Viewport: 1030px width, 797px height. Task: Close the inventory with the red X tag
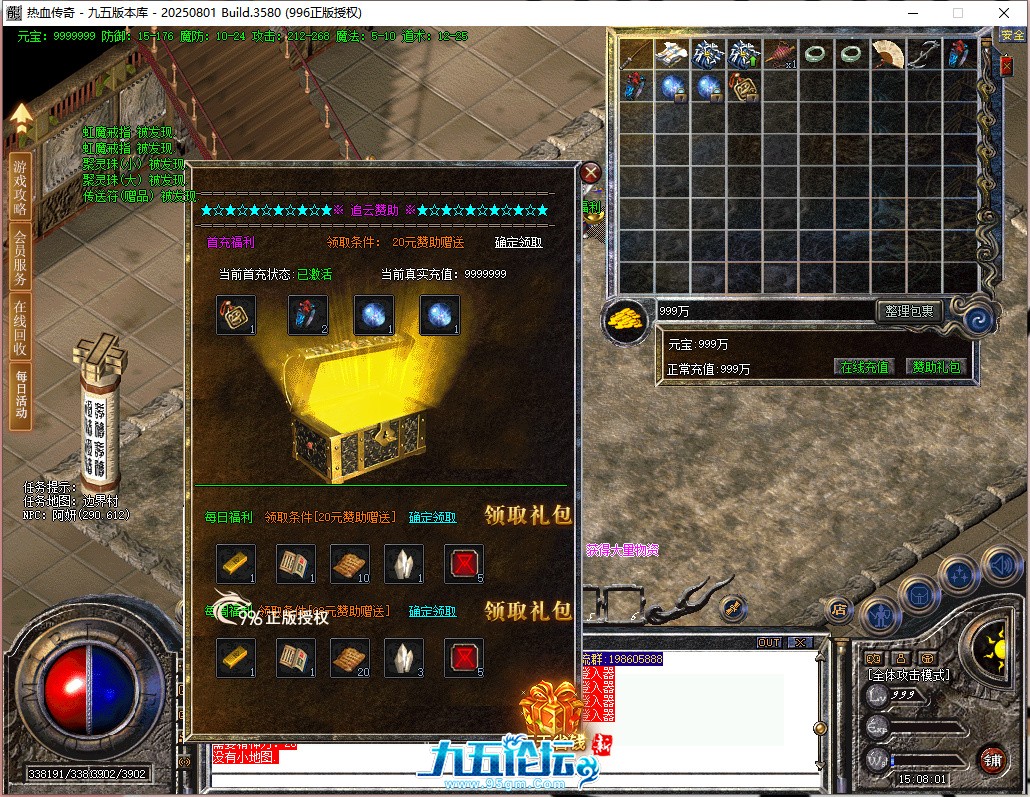click(1006, 66)
